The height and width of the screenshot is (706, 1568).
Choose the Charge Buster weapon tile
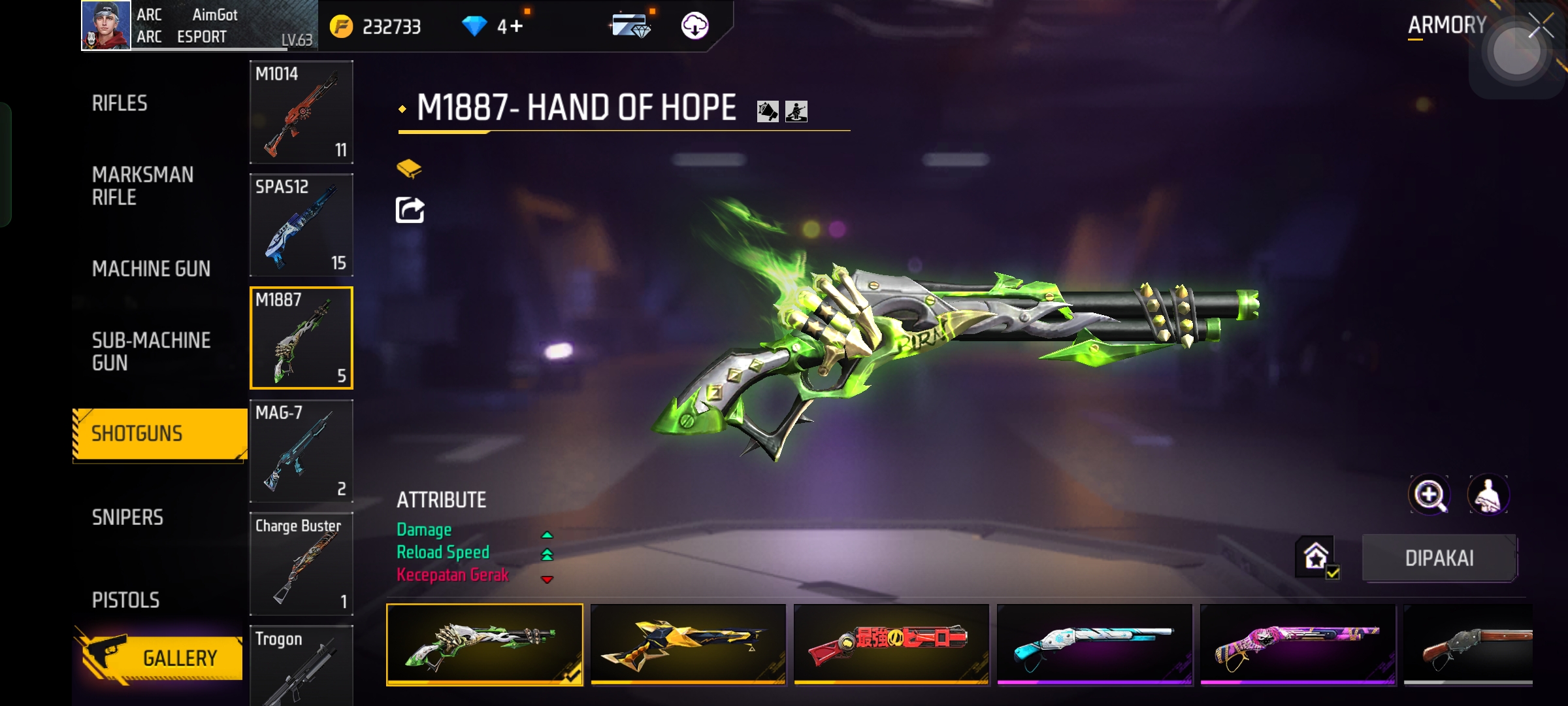301,564
